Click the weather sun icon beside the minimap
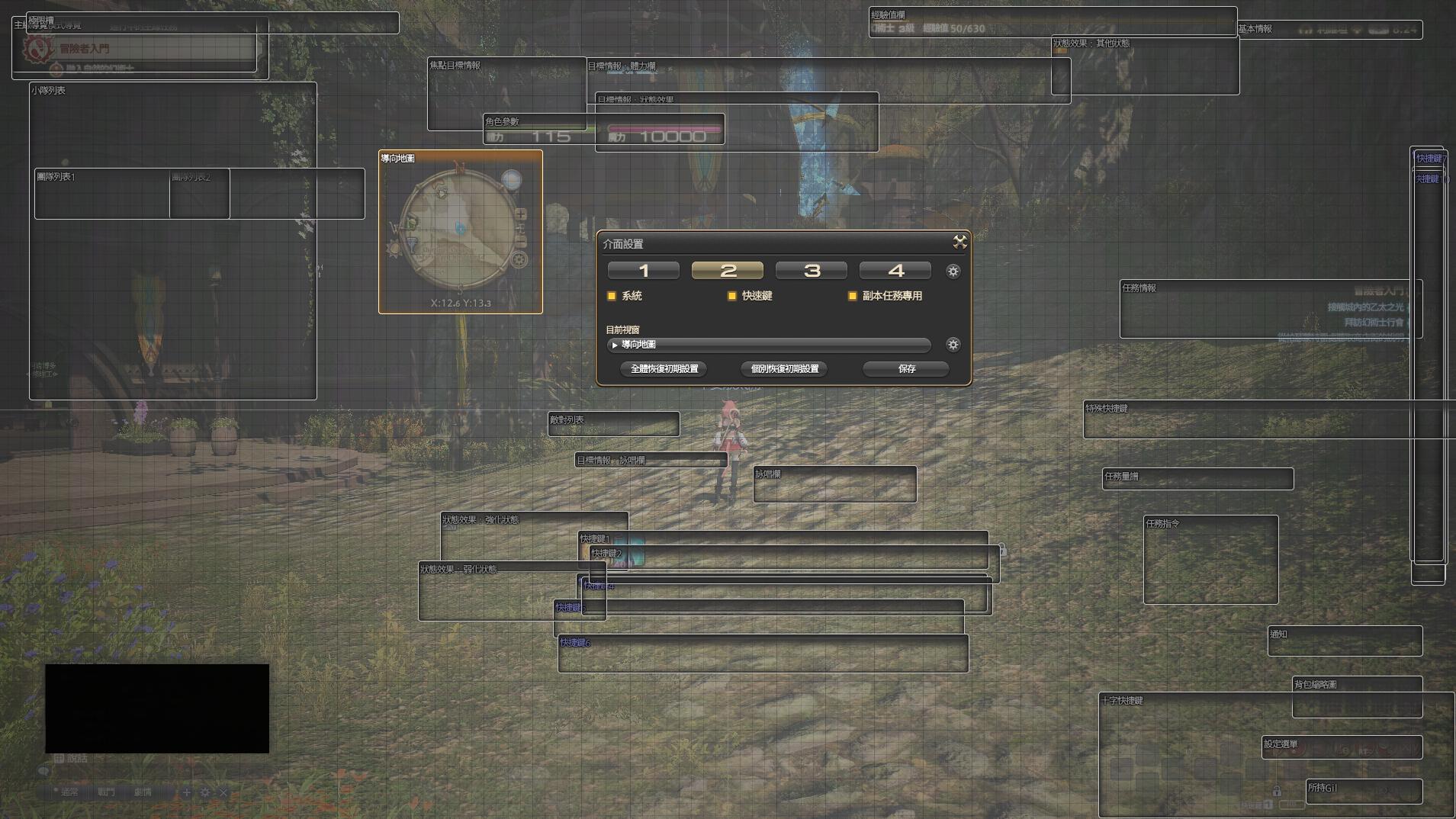1456x819 pixels. click(x=394, y=248)
